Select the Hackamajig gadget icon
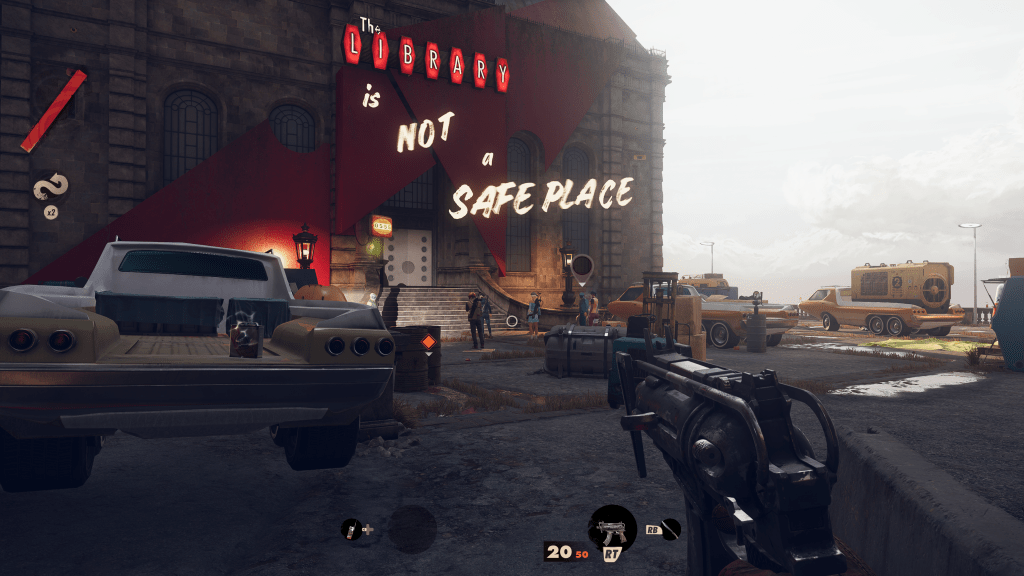1024x576 pixels. pyautogui.click(x=351, y=529)
